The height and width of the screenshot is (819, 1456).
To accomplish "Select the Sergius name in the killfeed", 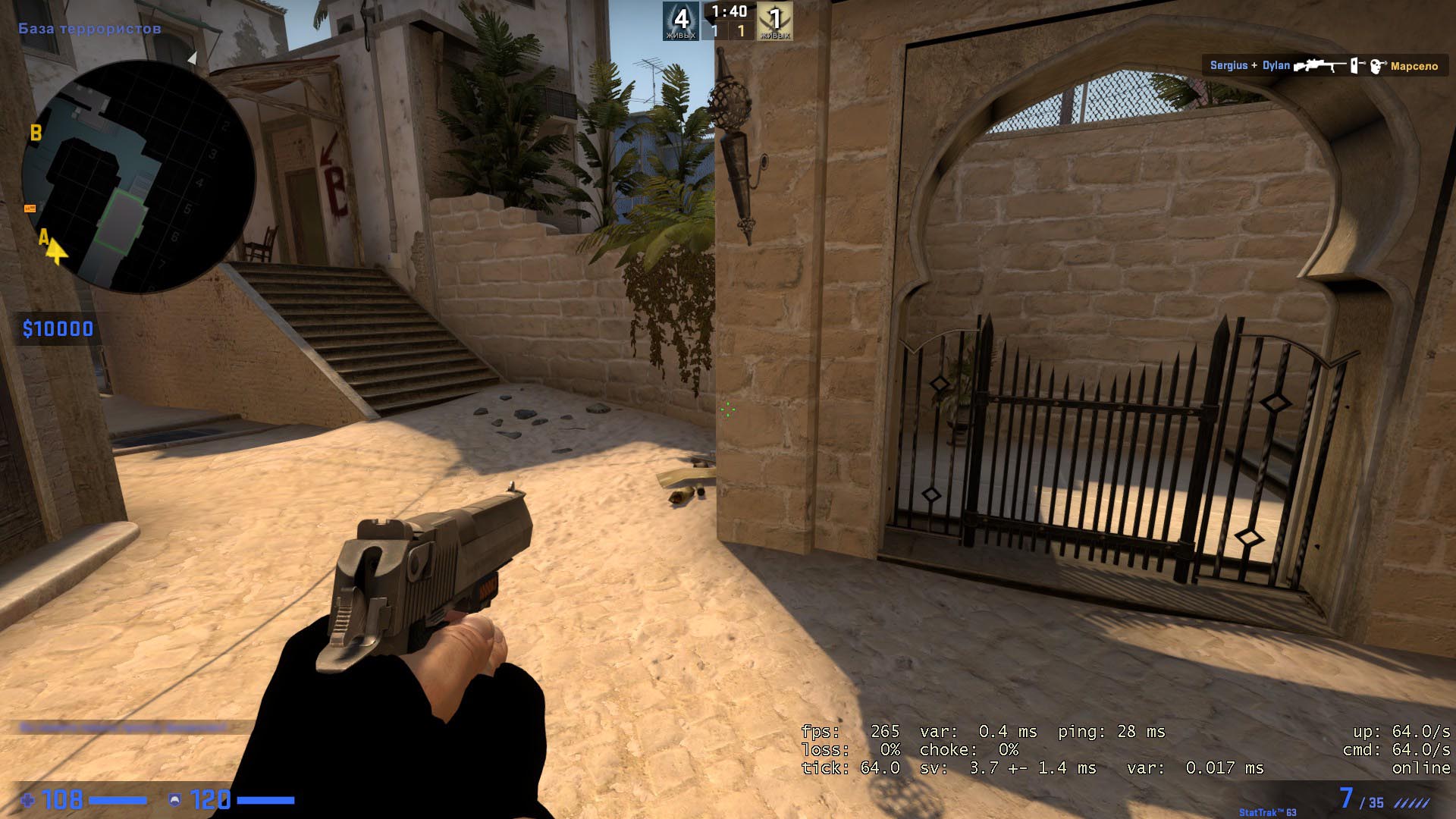I will (1229, 65).
